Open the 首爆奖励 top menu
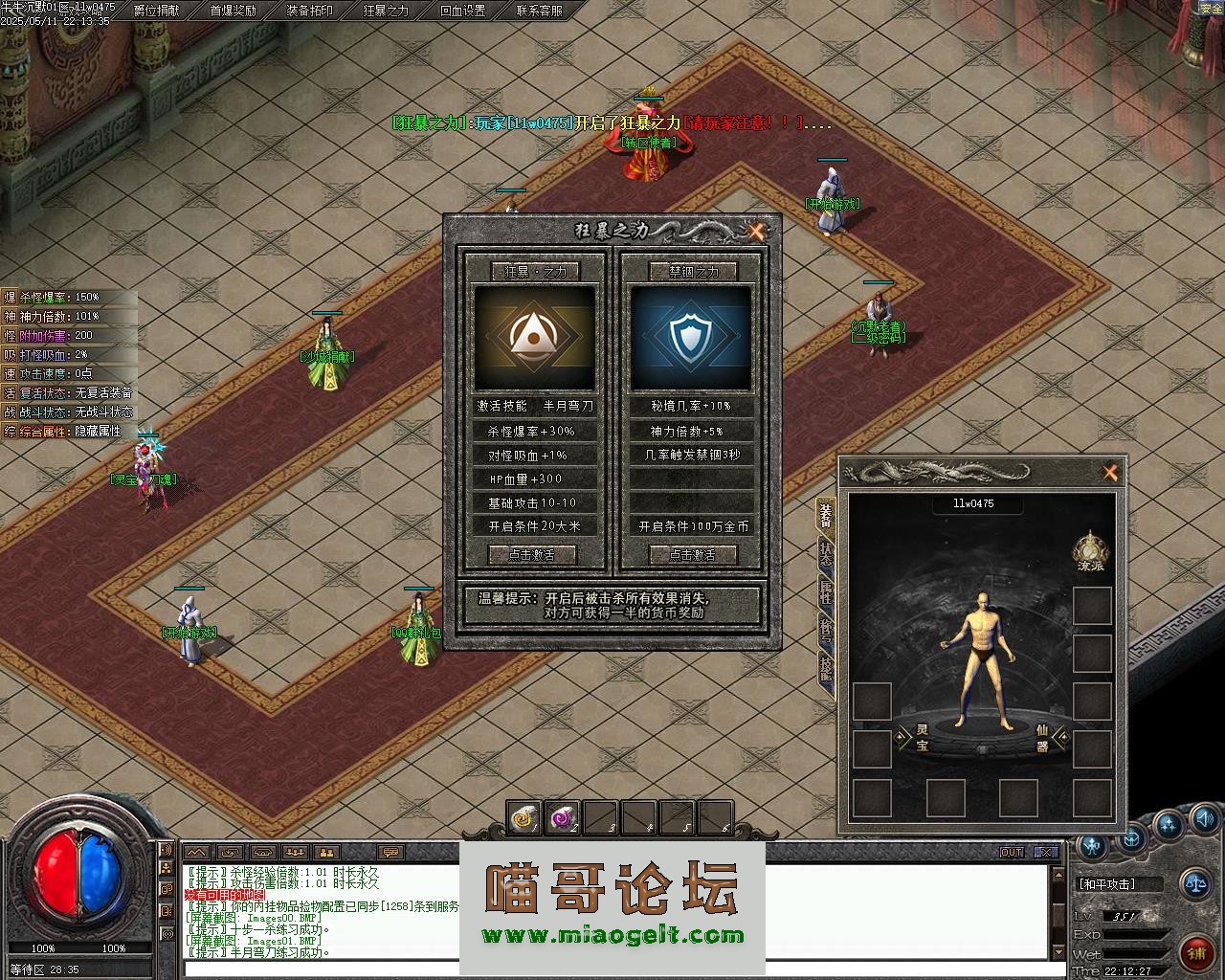Viewport: 1225px width, 980px height. pos(233,11)
